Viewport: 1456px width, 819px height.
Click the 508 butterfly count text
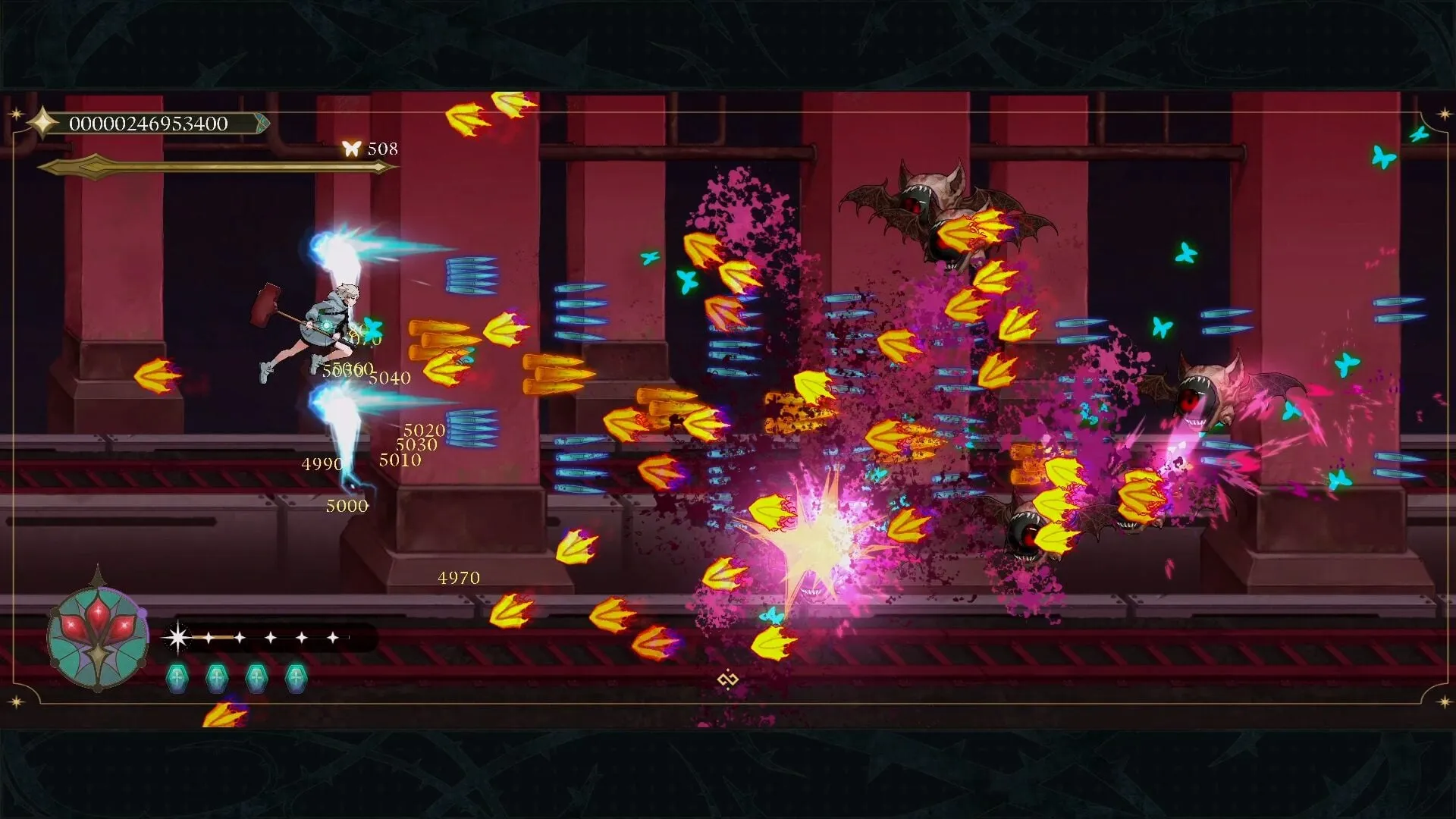click(381, 149)
